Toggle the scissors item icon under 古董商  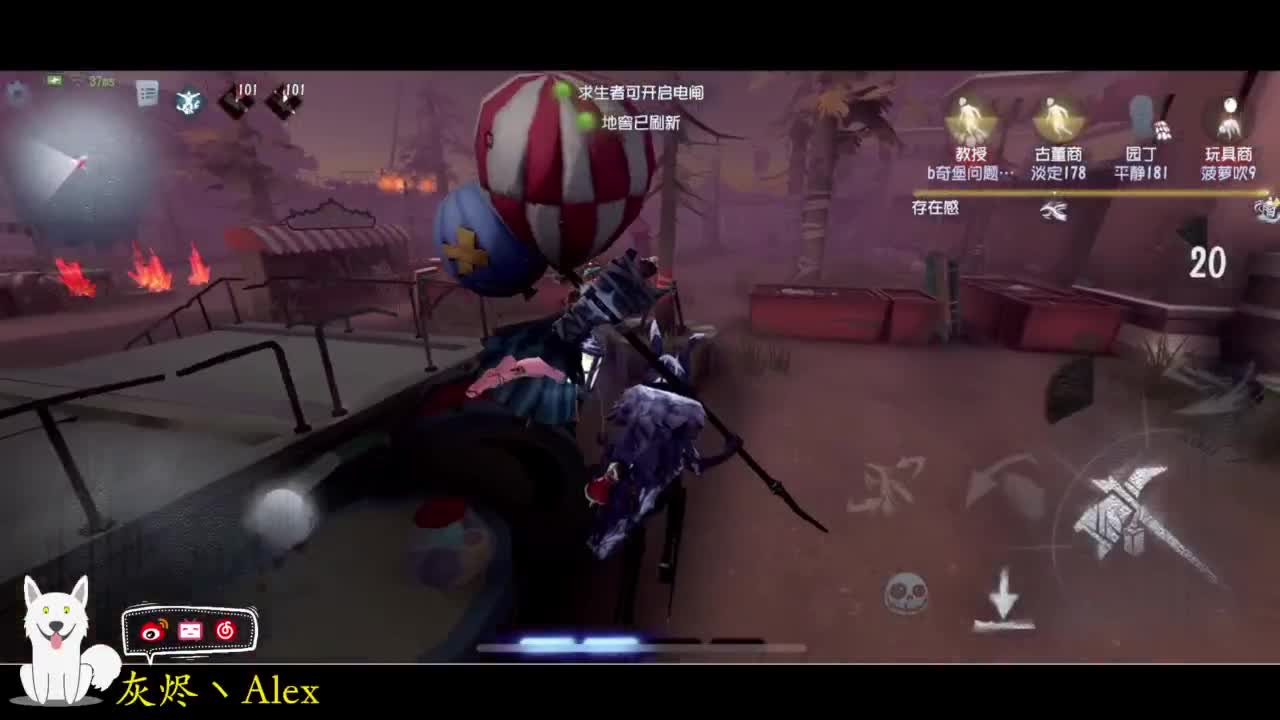point(1054,208)
